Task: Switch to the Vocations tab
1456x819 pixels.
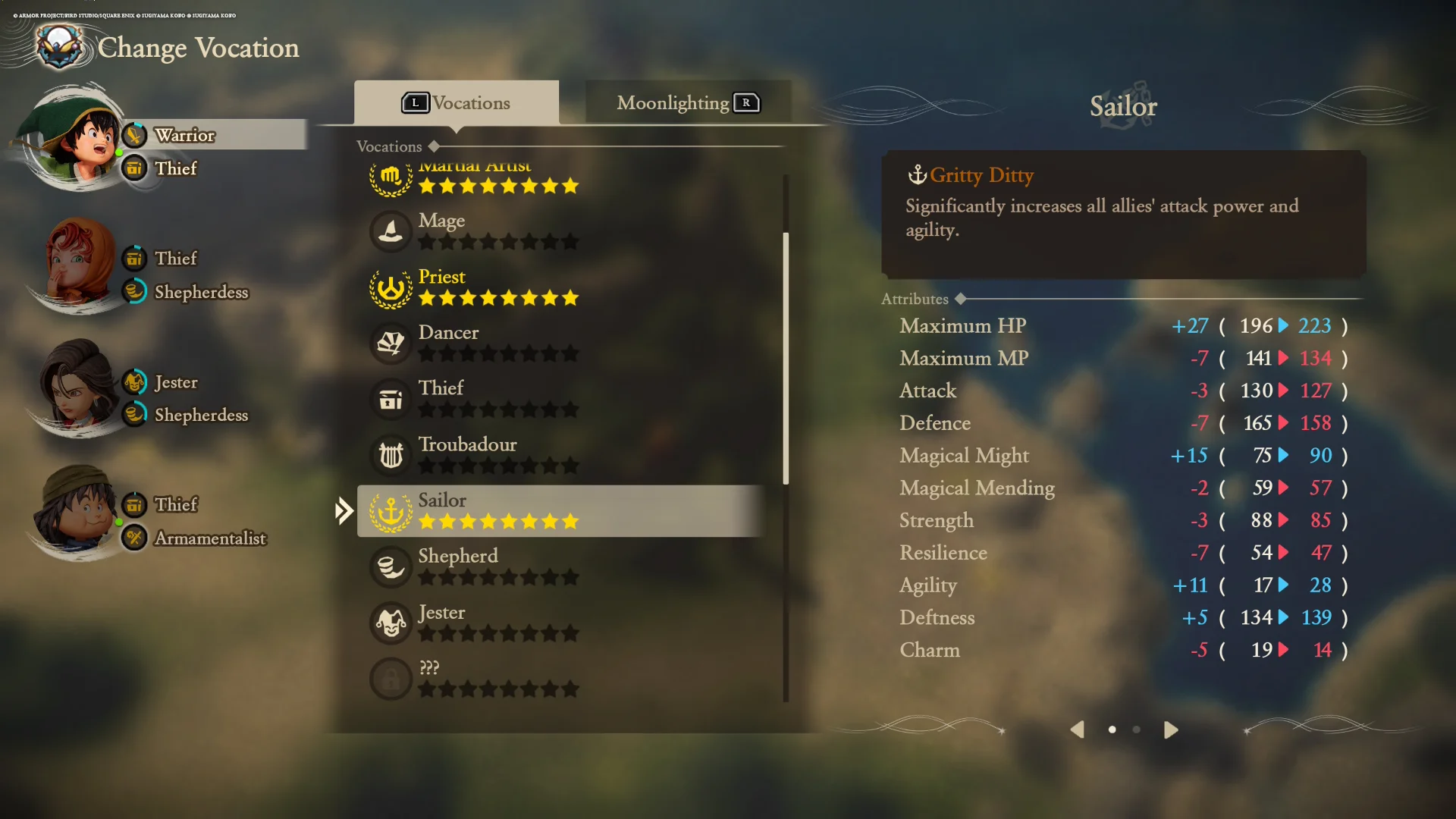Action: [x=457, y=103]
